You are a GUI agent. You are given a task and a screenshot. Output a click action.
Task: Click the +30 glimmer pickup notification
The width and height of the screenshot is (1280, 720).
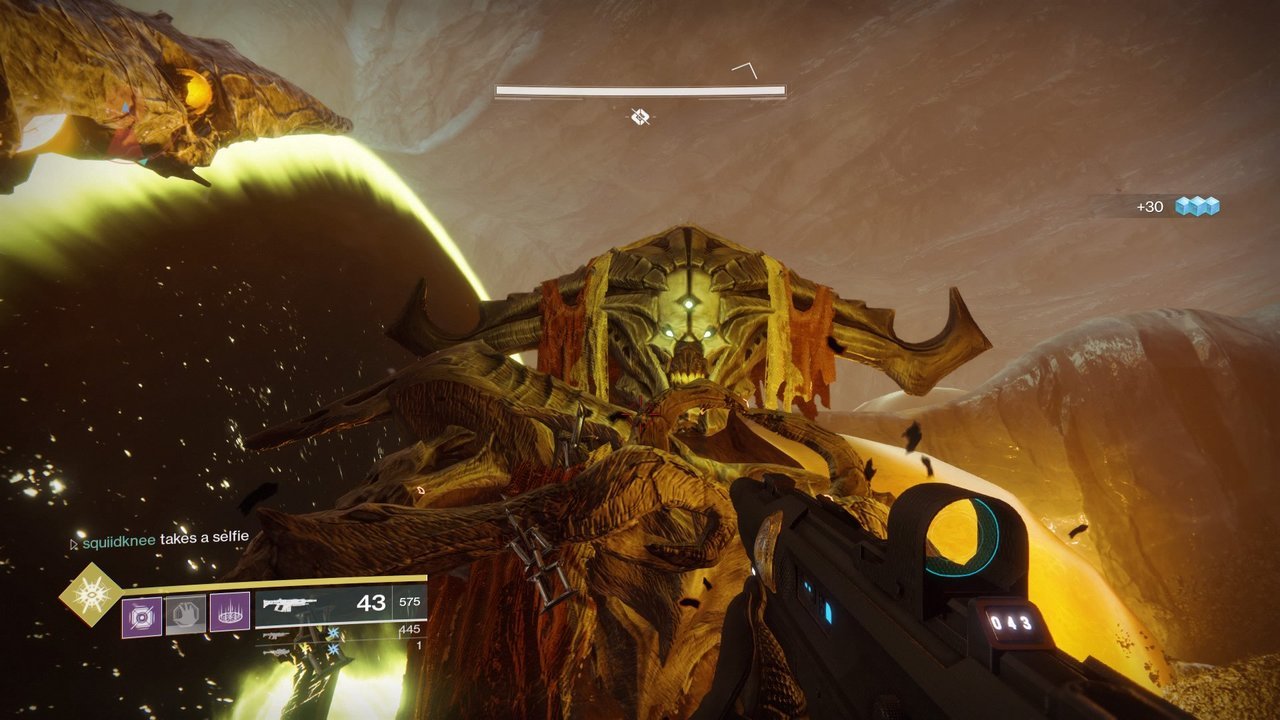(1176, 207)
